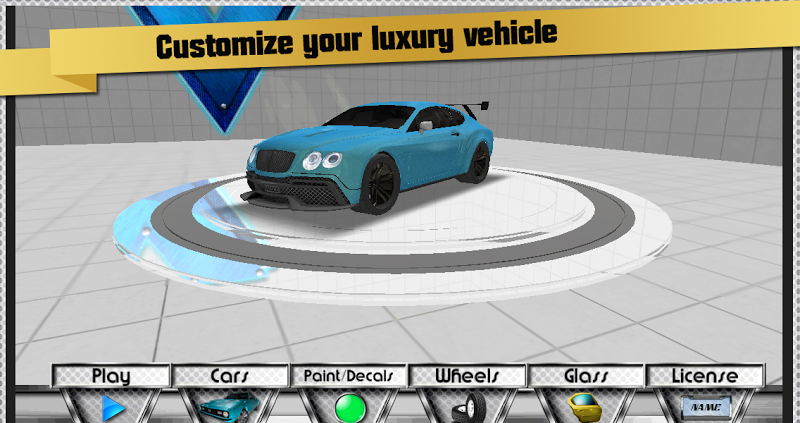The height and width of the screenshot is (423, 800).
Task: Open the Wheels customization
Action: click(x=467, y=395)
